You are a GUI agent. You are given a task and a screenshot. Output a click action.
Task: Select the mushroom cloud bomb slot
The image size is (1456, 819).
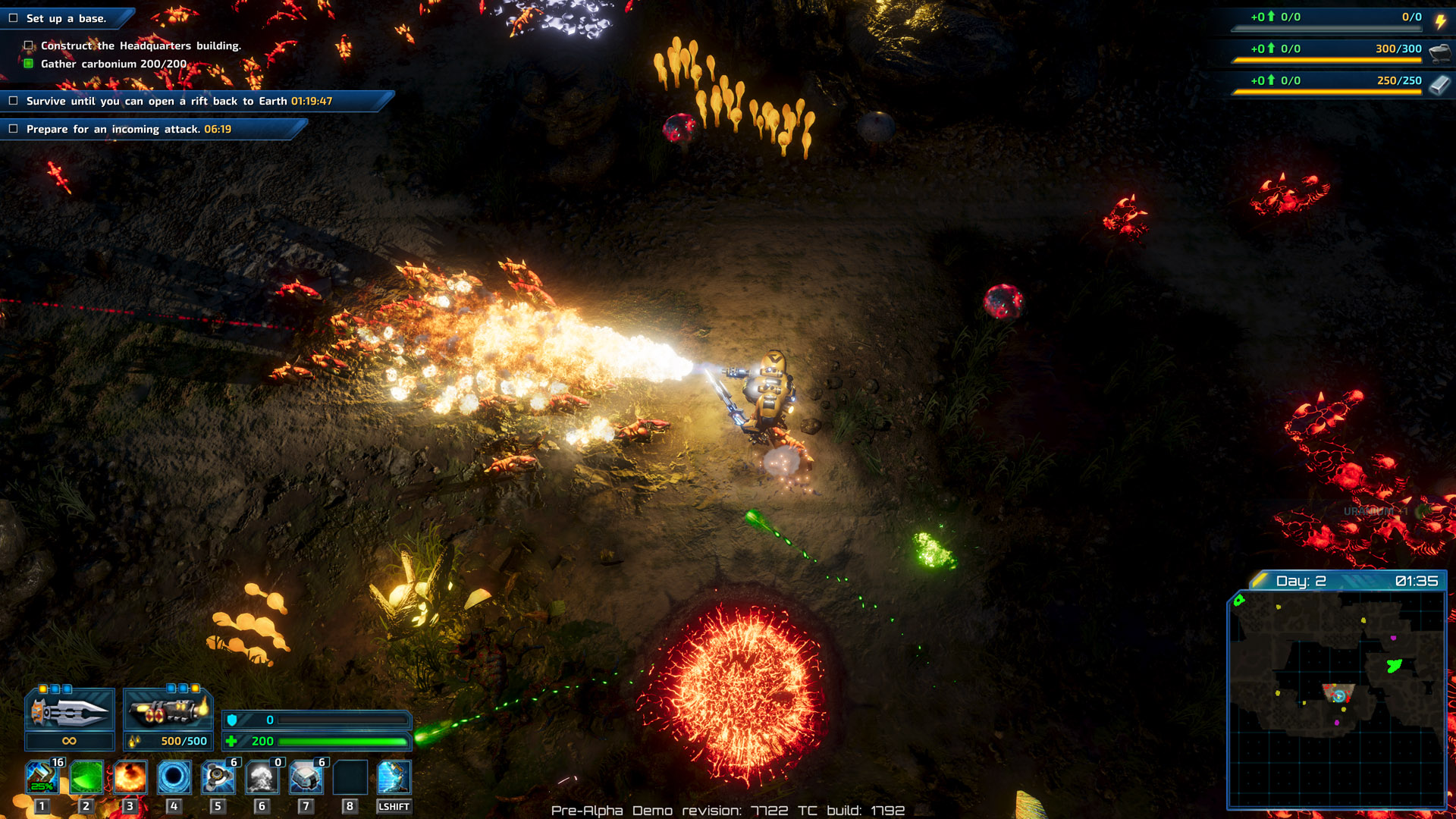(262, 777)
